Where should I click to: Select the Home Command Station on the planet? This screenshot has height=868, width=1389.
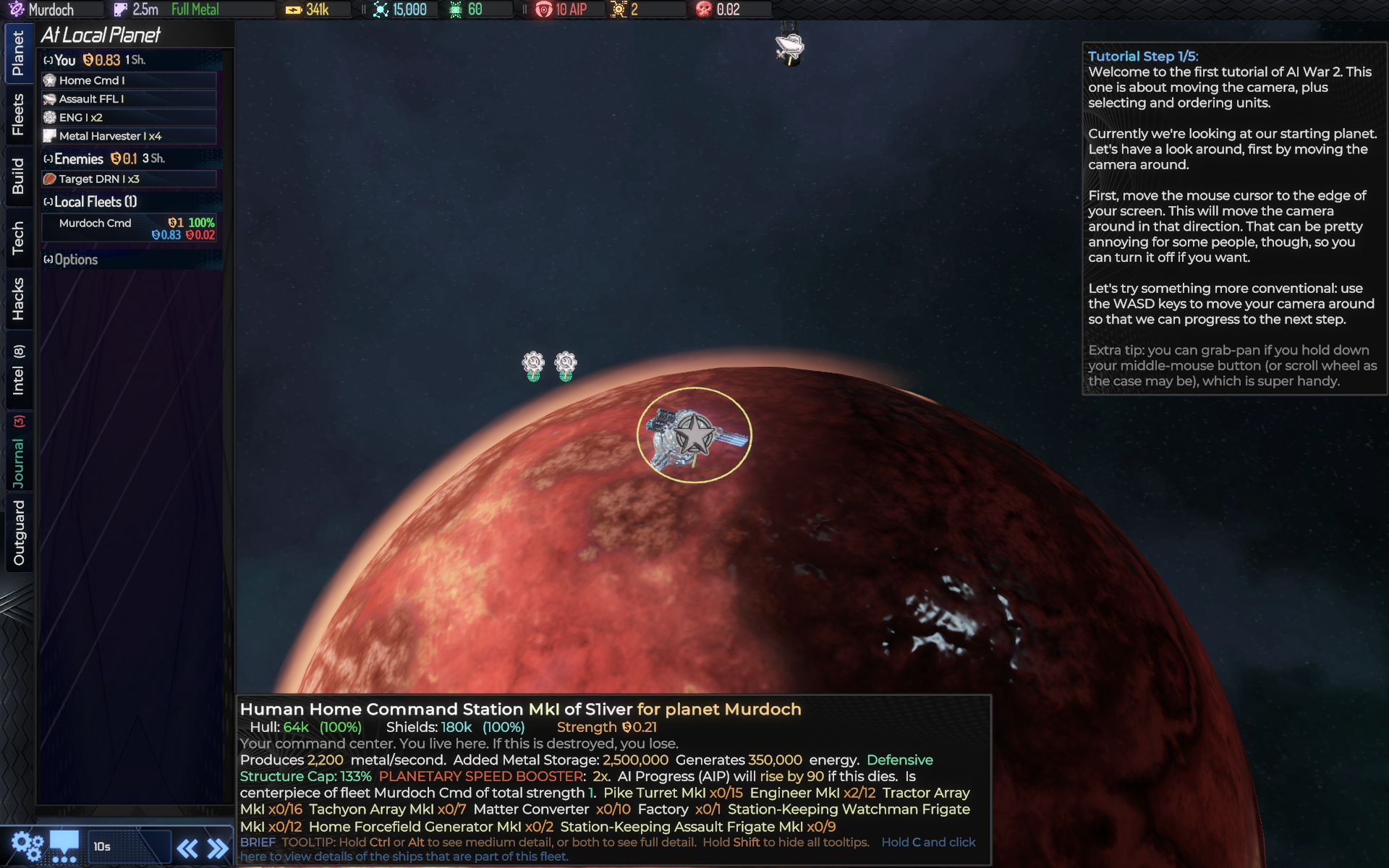point(694,434)
